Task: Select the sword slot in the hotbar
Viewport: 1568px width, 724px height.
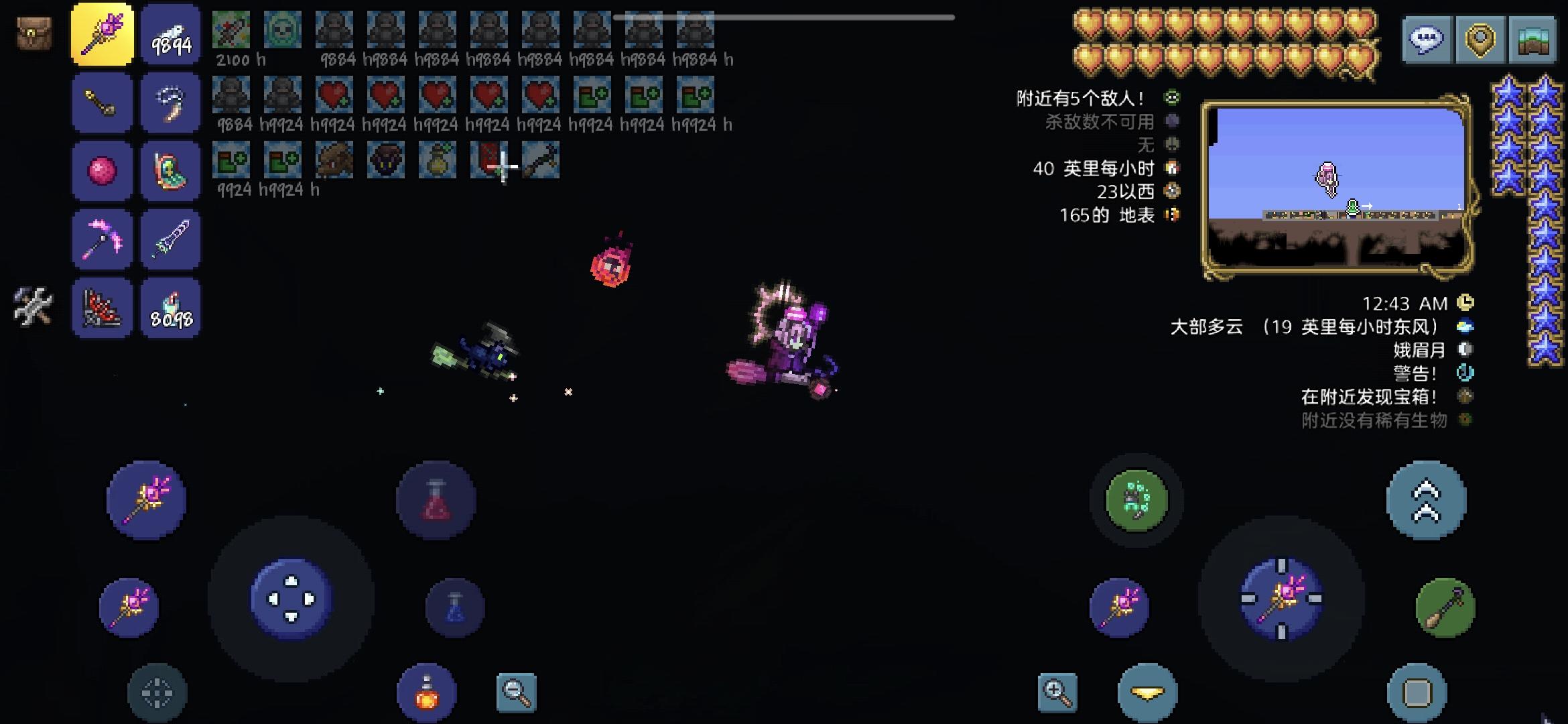Action: [171, 238]
